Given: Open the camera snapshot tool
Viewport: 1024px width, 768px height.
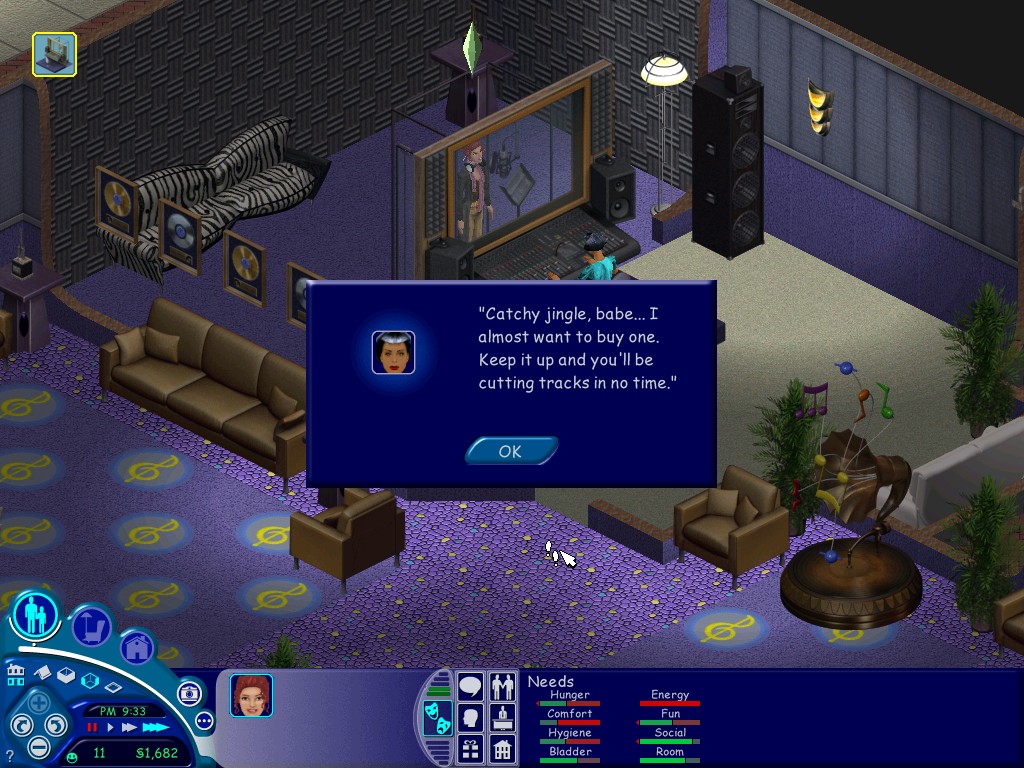Looking at the screenshot, I should (189, 693).
